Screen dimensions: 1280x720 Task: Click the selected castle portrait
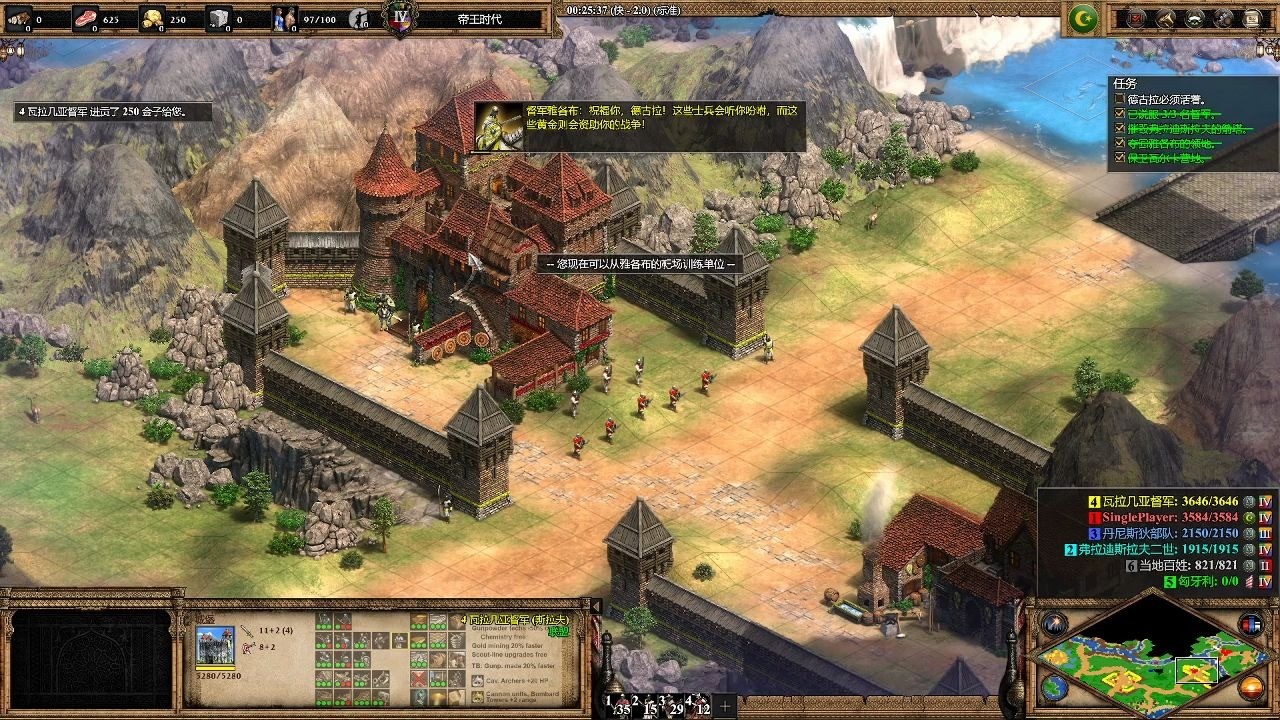215,646
